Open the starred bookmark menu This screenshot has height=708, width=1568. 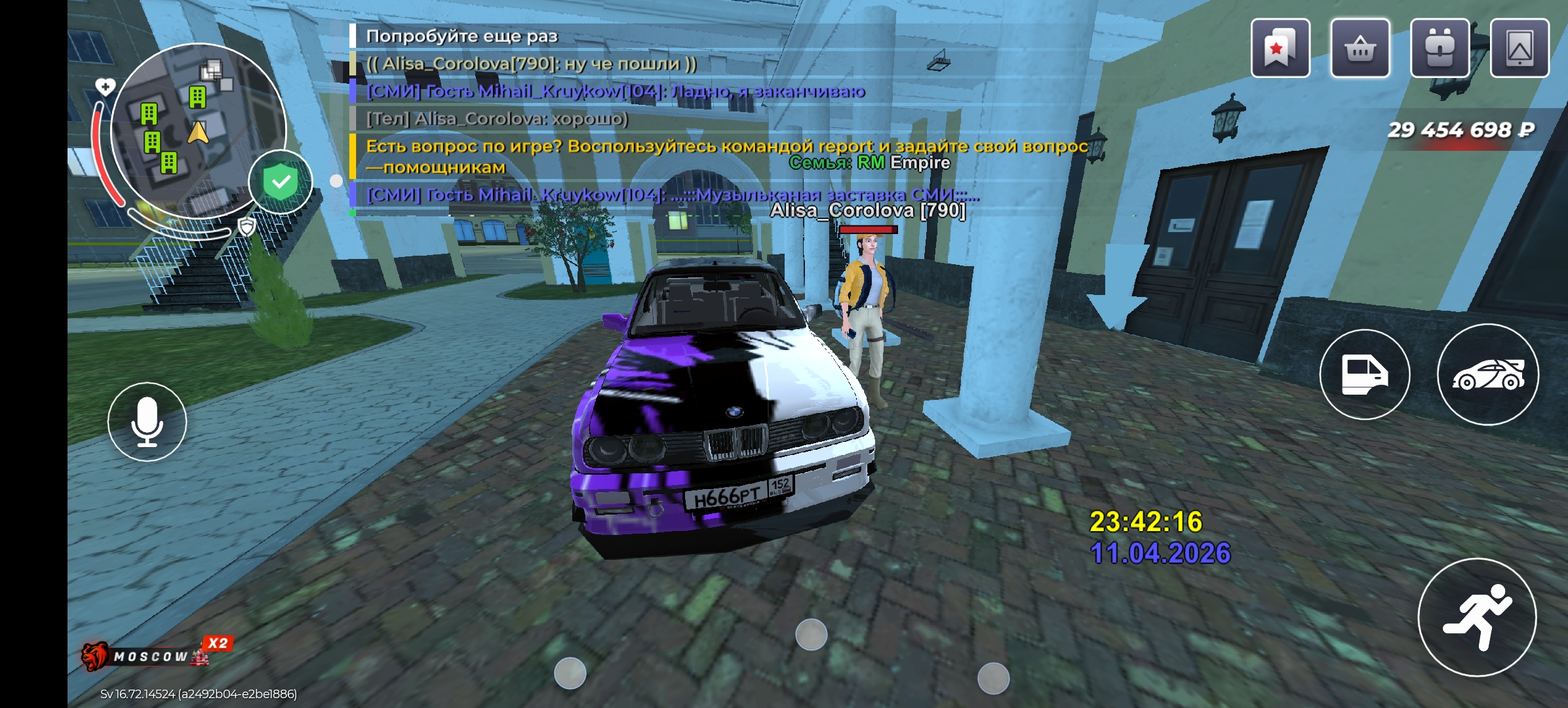pos(1280,49)
